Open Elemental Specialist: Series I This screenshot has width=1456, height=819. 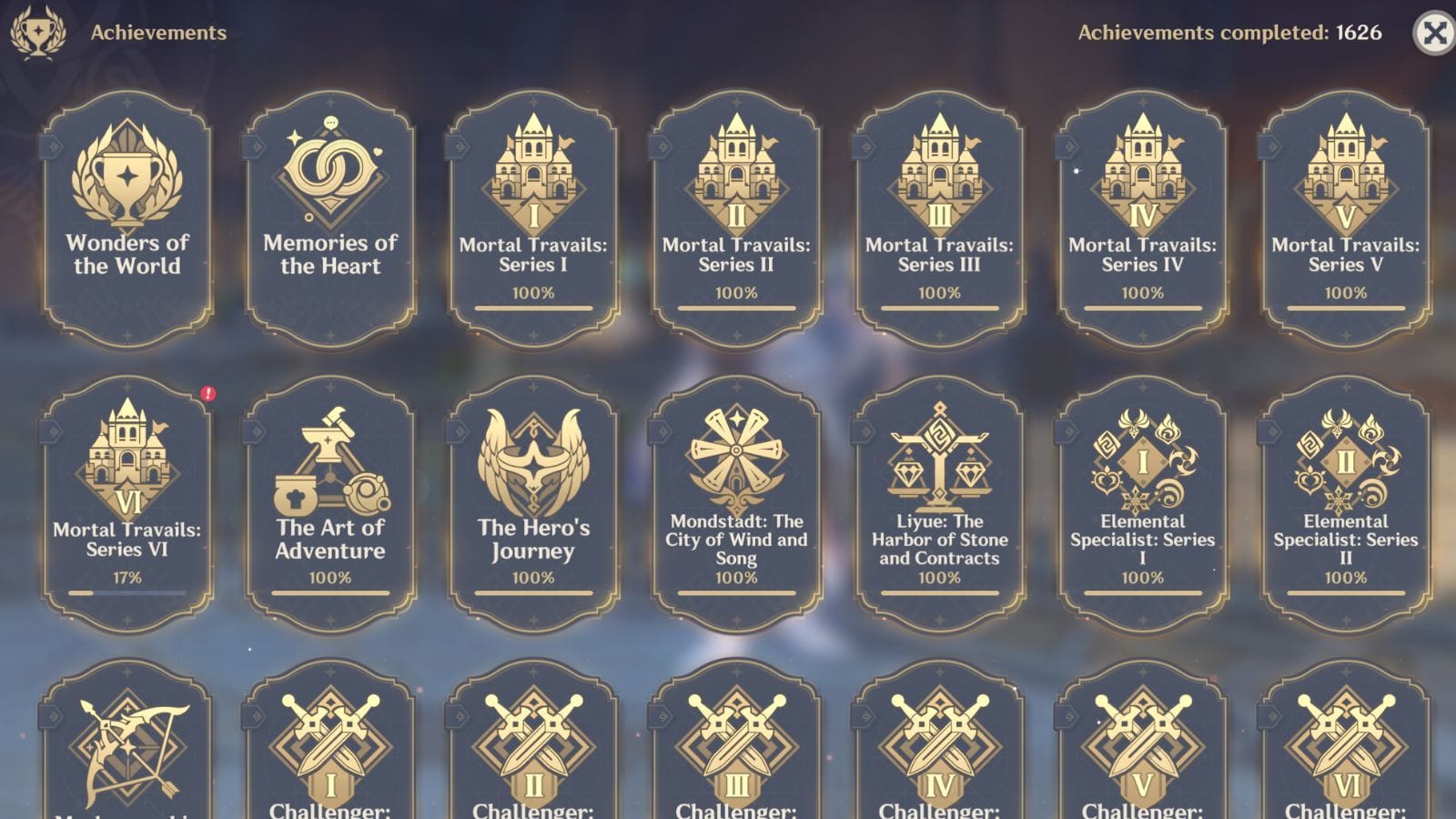coord(1141,491)
